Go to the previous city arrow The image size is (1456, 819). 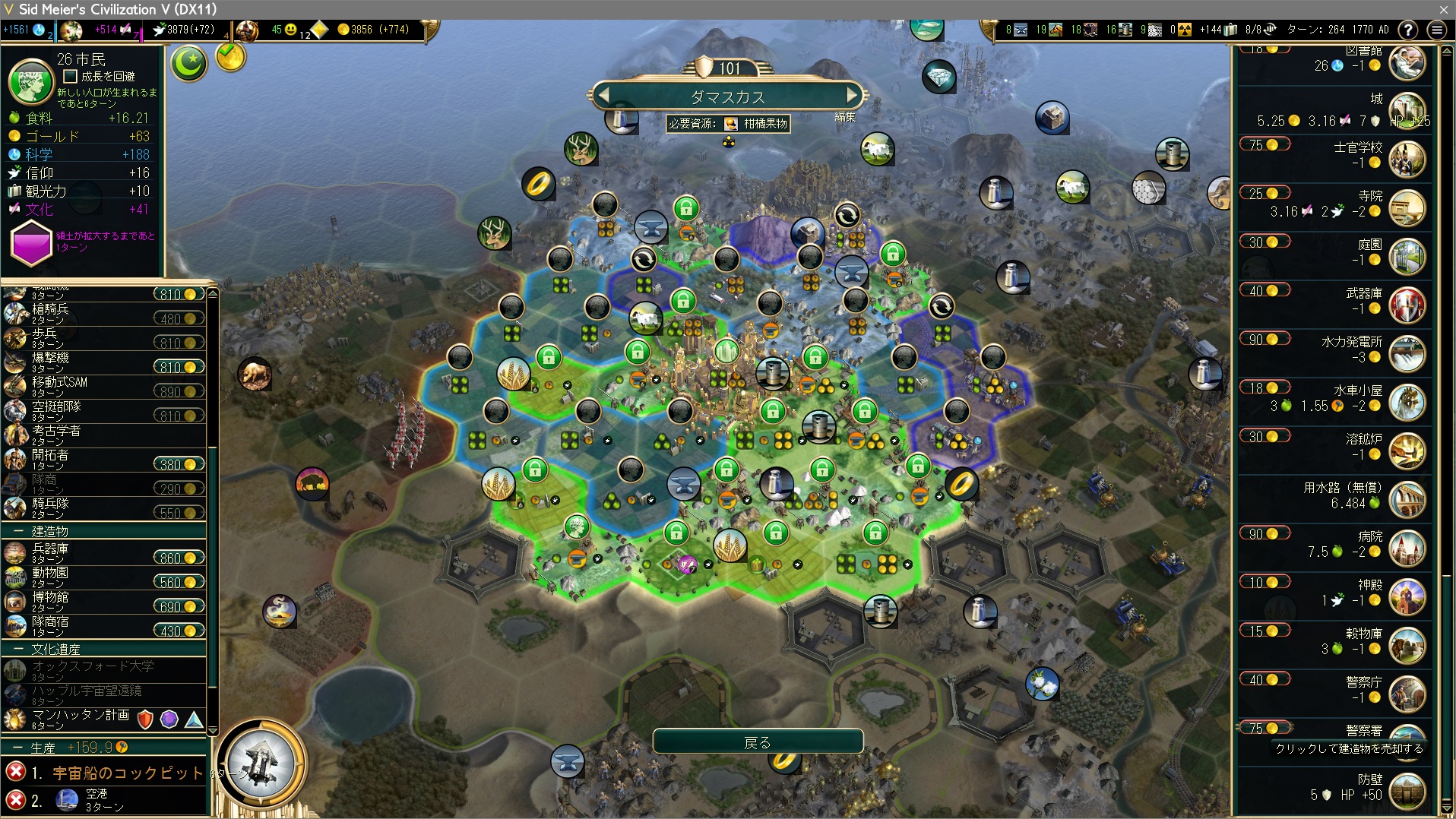click(604, 96)
